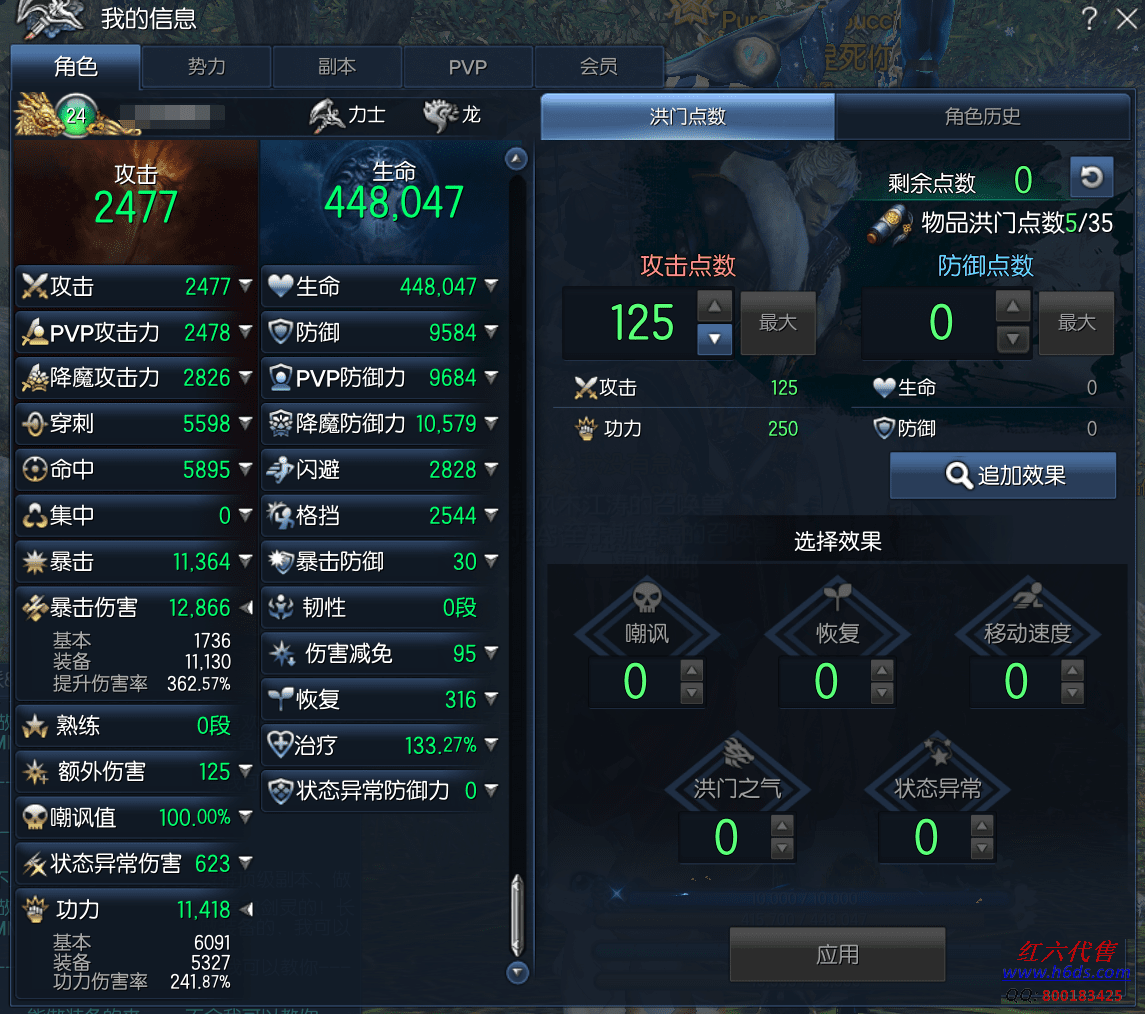Reset the allocated 洪门 points

click(x=1091, y=178)
